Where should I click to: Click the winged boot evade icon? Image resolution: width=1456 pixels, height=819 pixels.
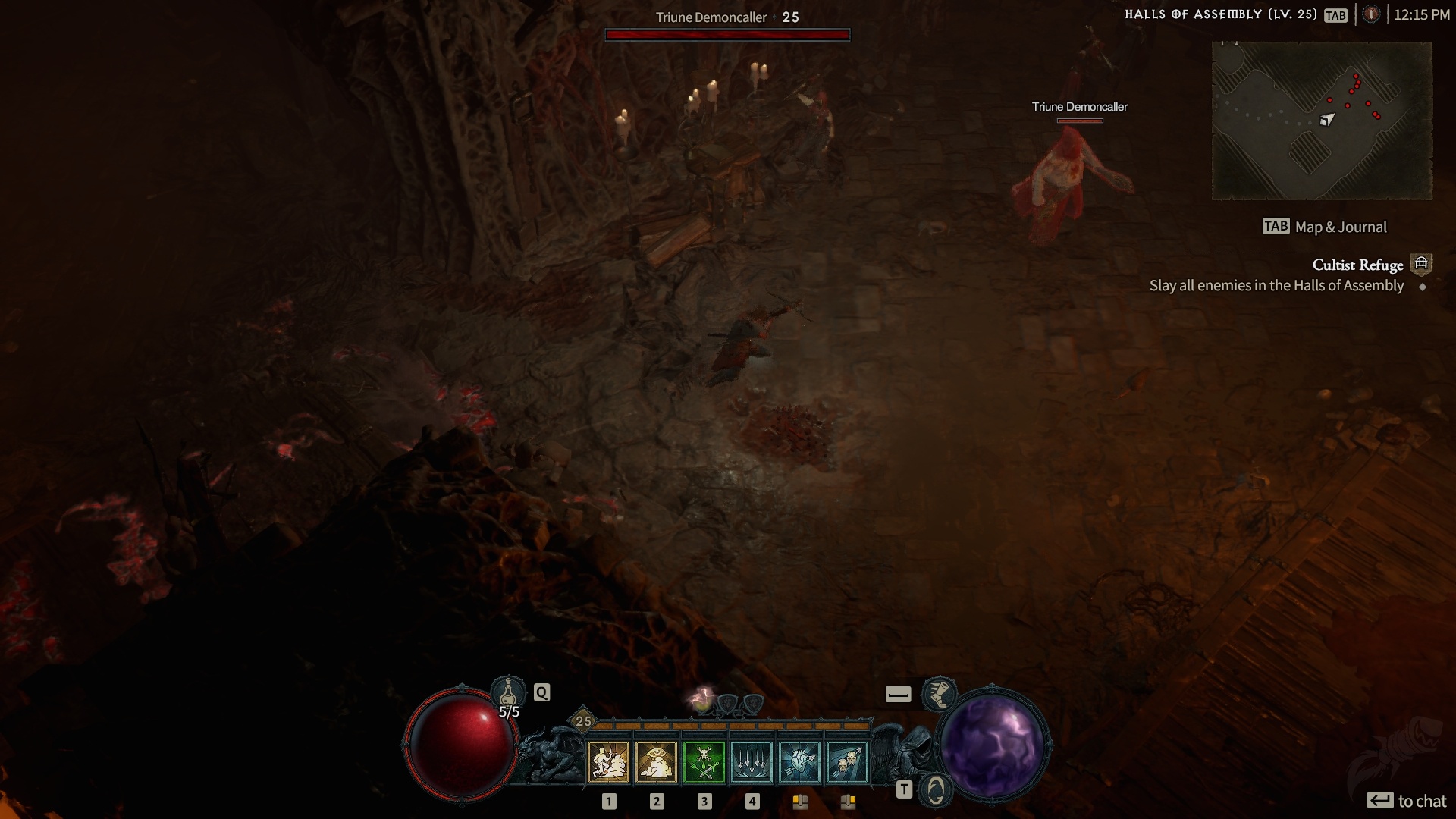[x=939, y=694]
